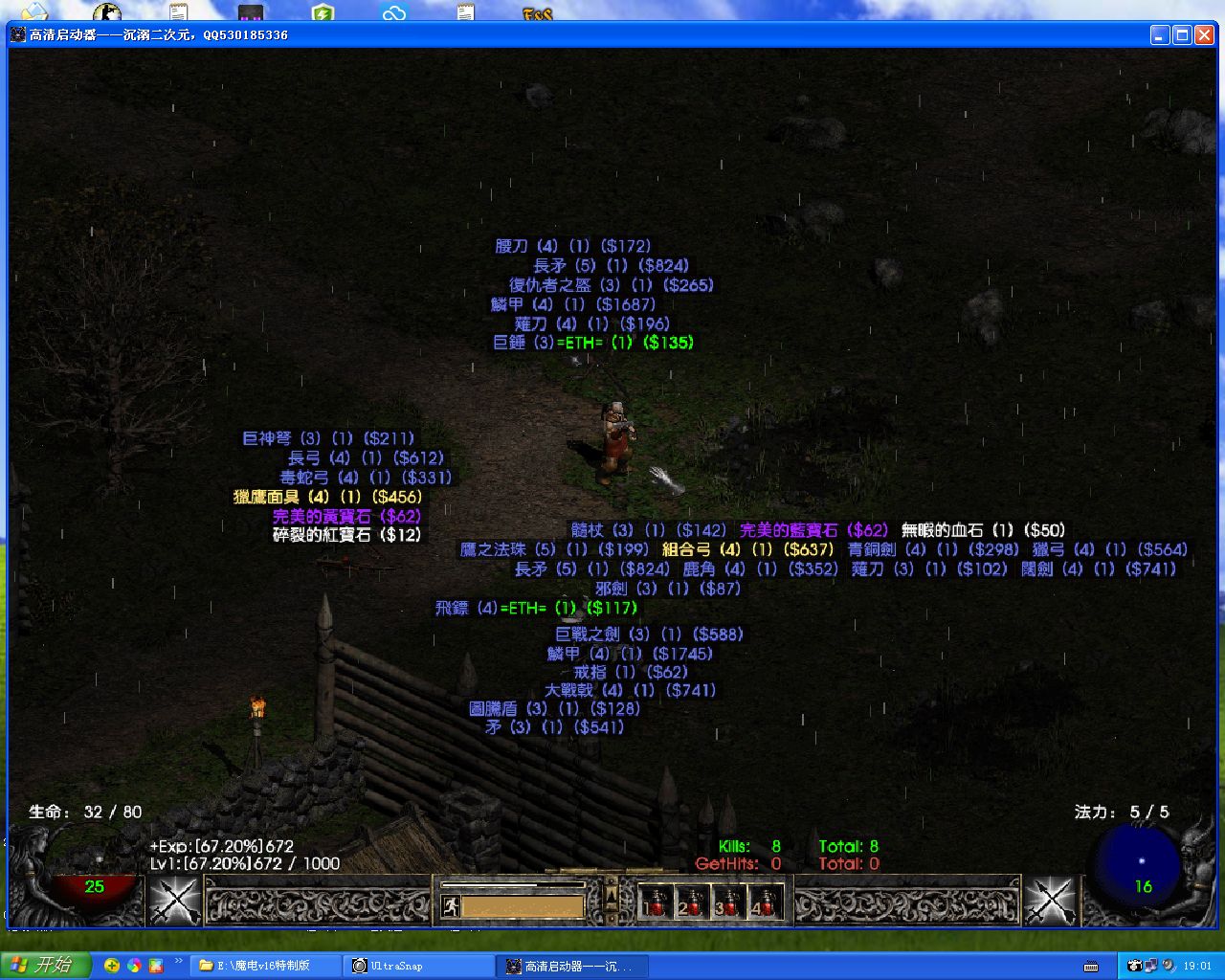Pick up the green 飛鏢 ETH label

[536, 608]
